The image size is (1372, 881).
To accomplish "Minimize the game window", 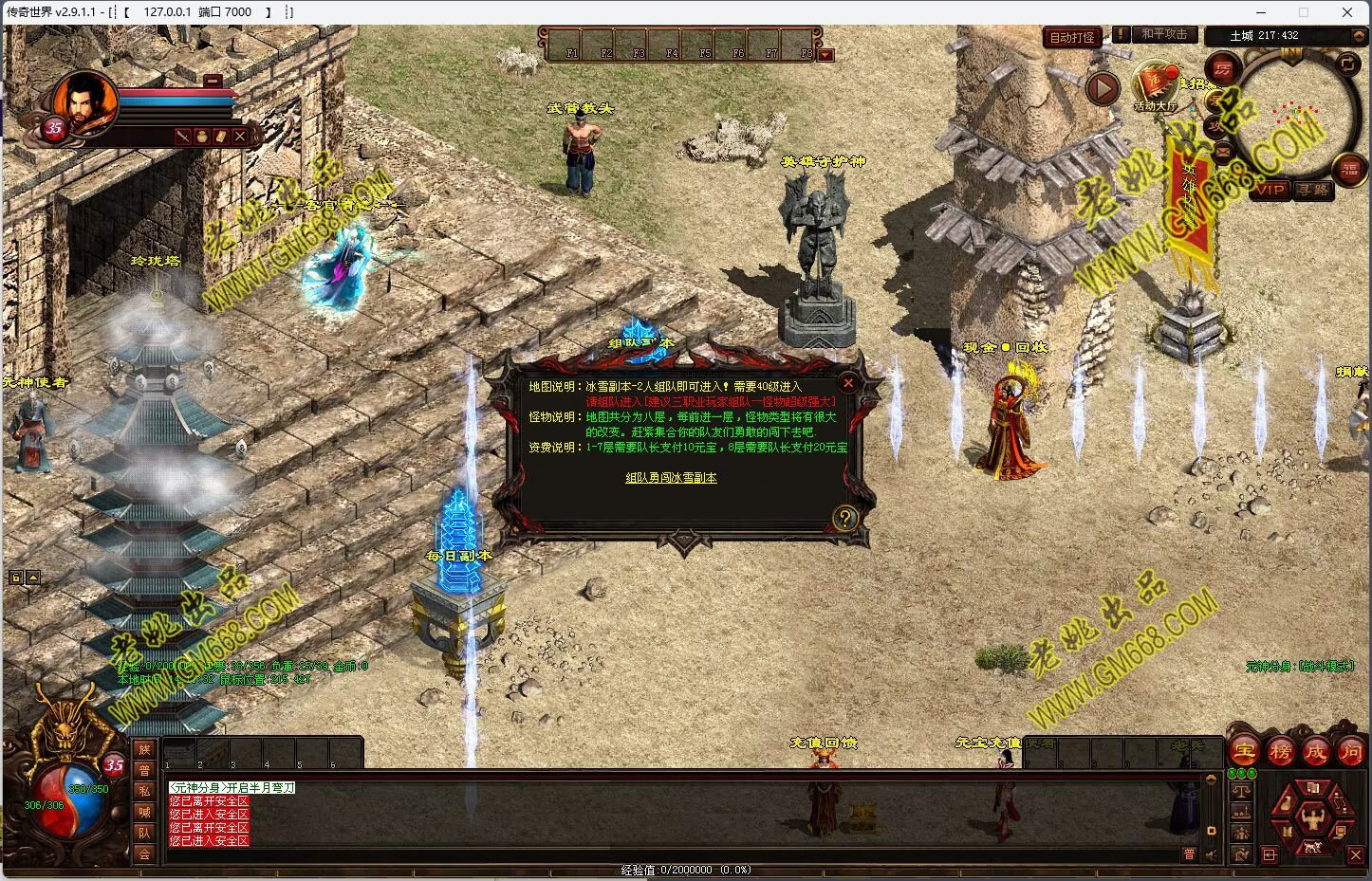I will point(1260,12).
